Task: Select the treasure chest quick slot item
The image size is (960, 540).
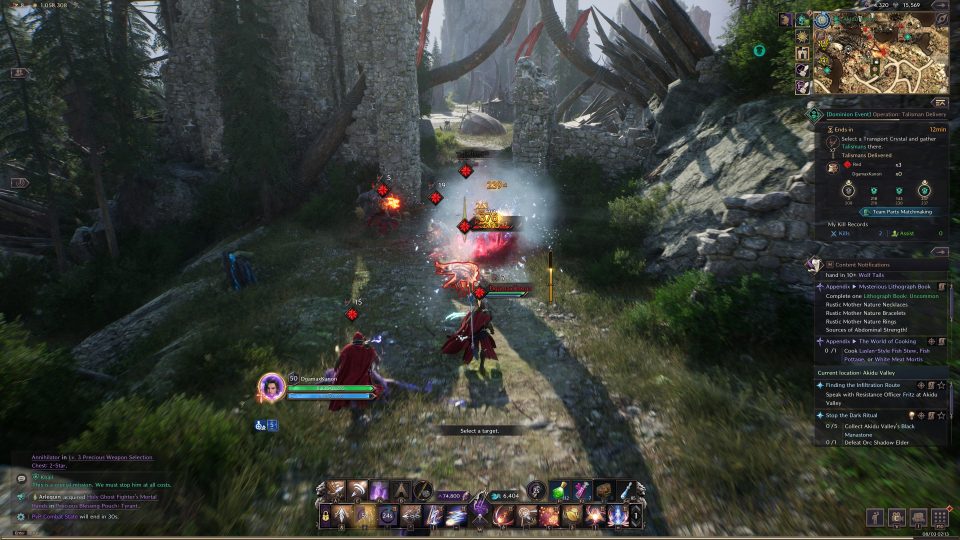Action: (x=602, y=489)
